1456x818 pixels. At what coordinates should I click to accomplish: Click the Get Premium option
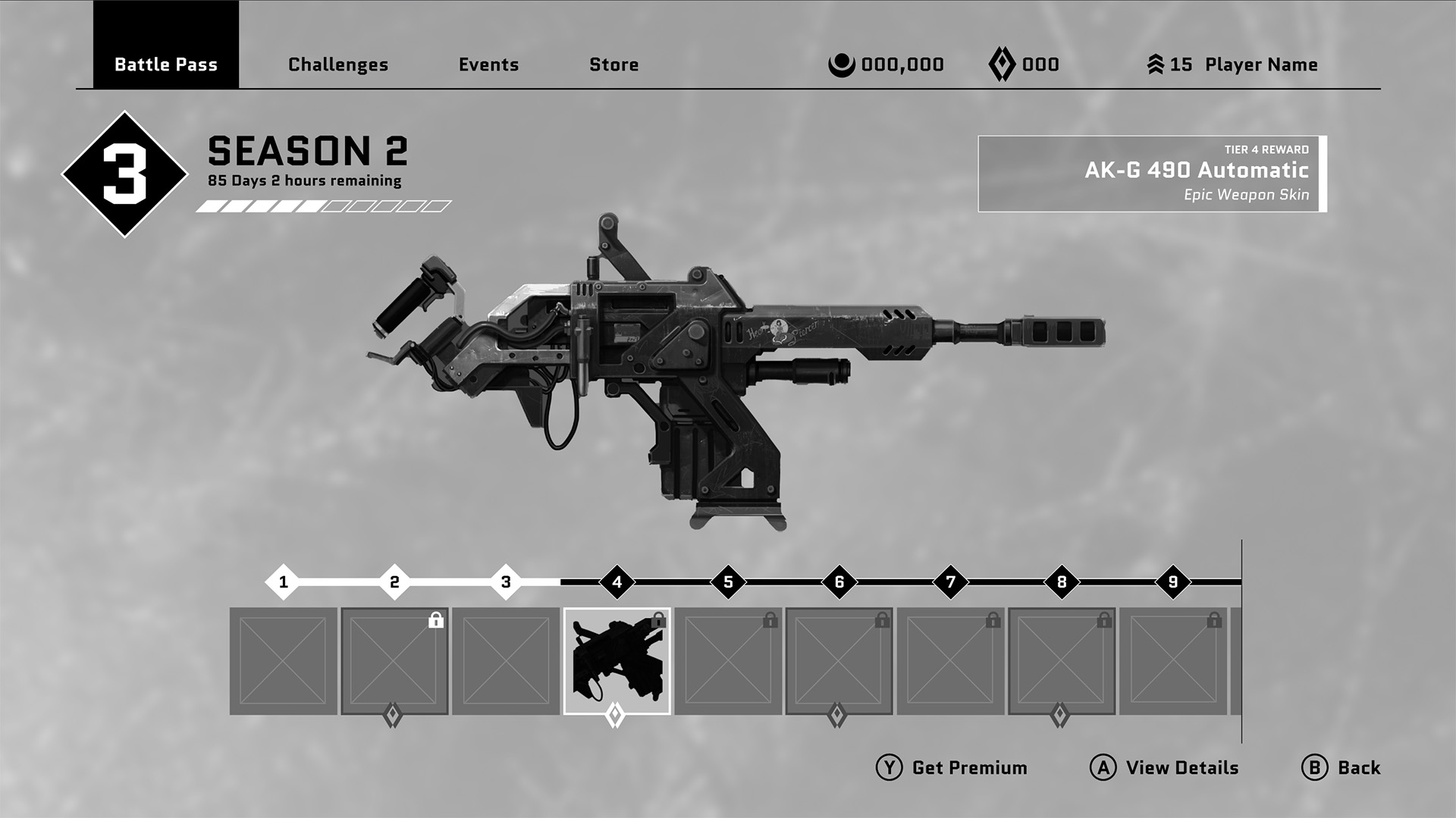[952, 768]
